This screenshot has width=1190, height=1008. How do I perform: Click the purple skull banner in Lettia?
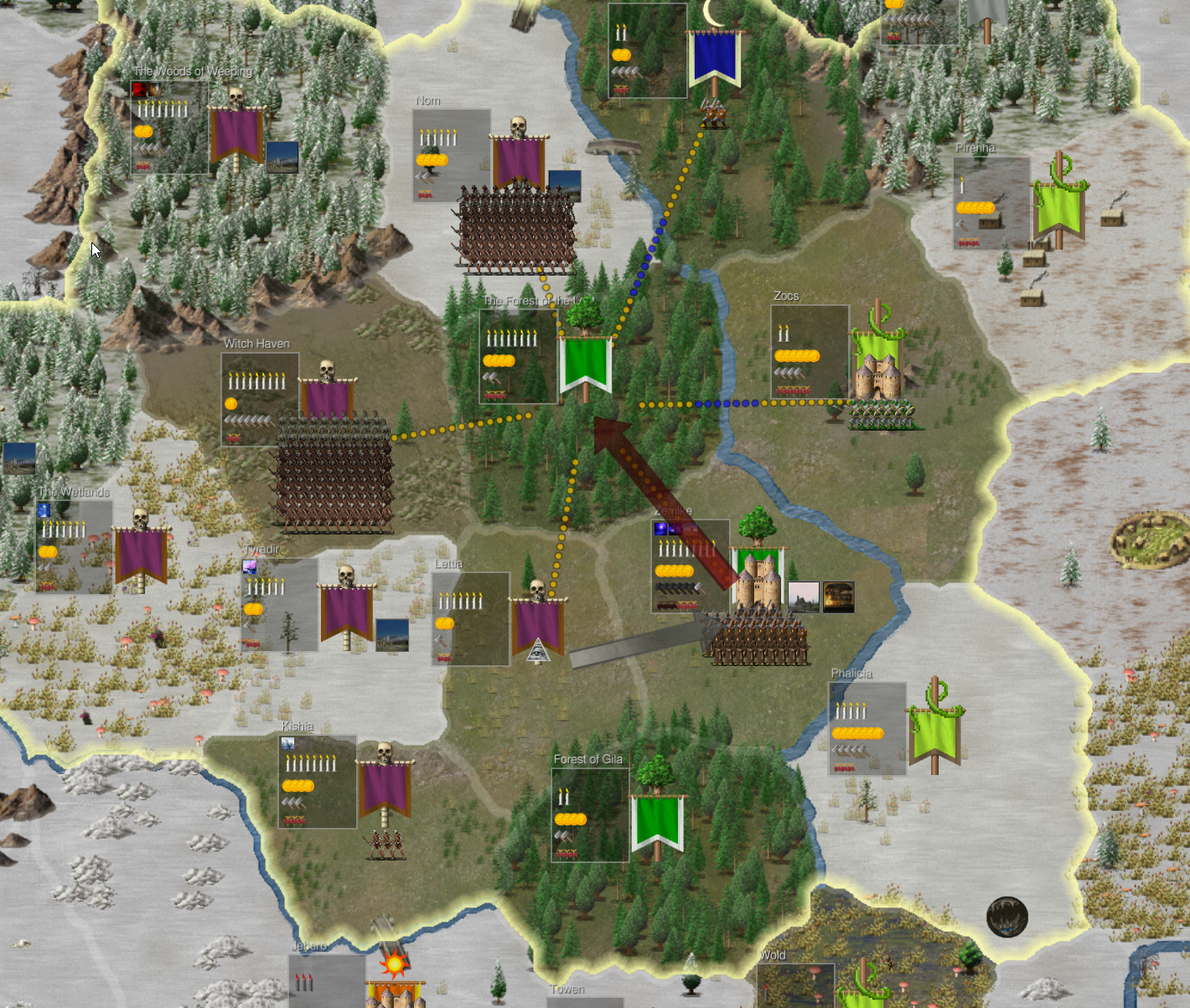[x=538, y=624]
